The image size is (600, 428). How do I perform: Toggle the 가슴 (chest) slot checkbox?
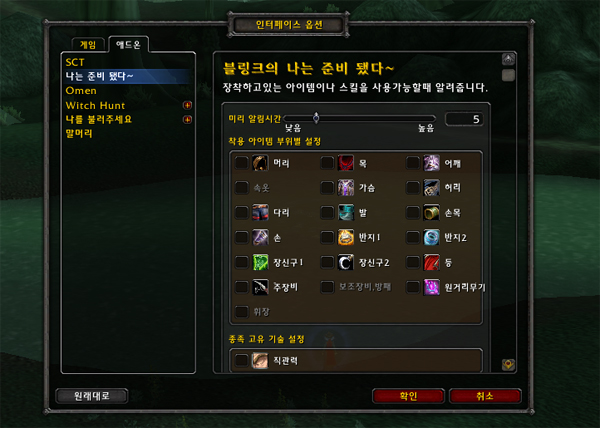pyautogui.click(x=327, y=187)
